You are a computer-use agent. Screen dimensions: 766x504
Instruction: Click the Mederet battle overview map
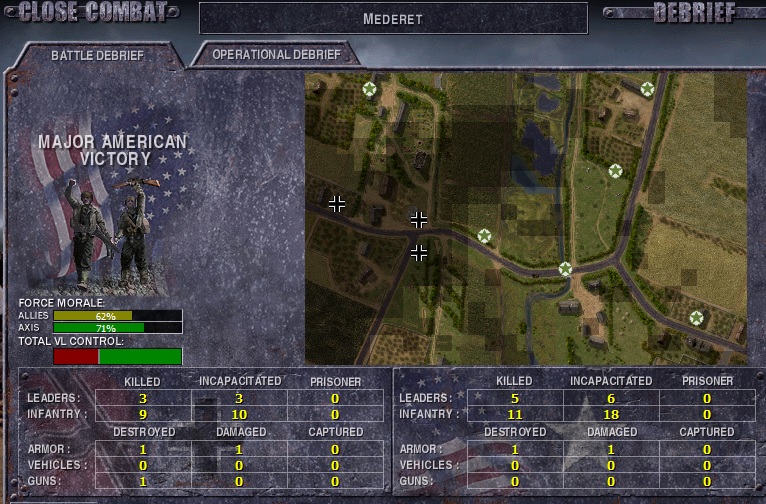[x=526, y=218]
